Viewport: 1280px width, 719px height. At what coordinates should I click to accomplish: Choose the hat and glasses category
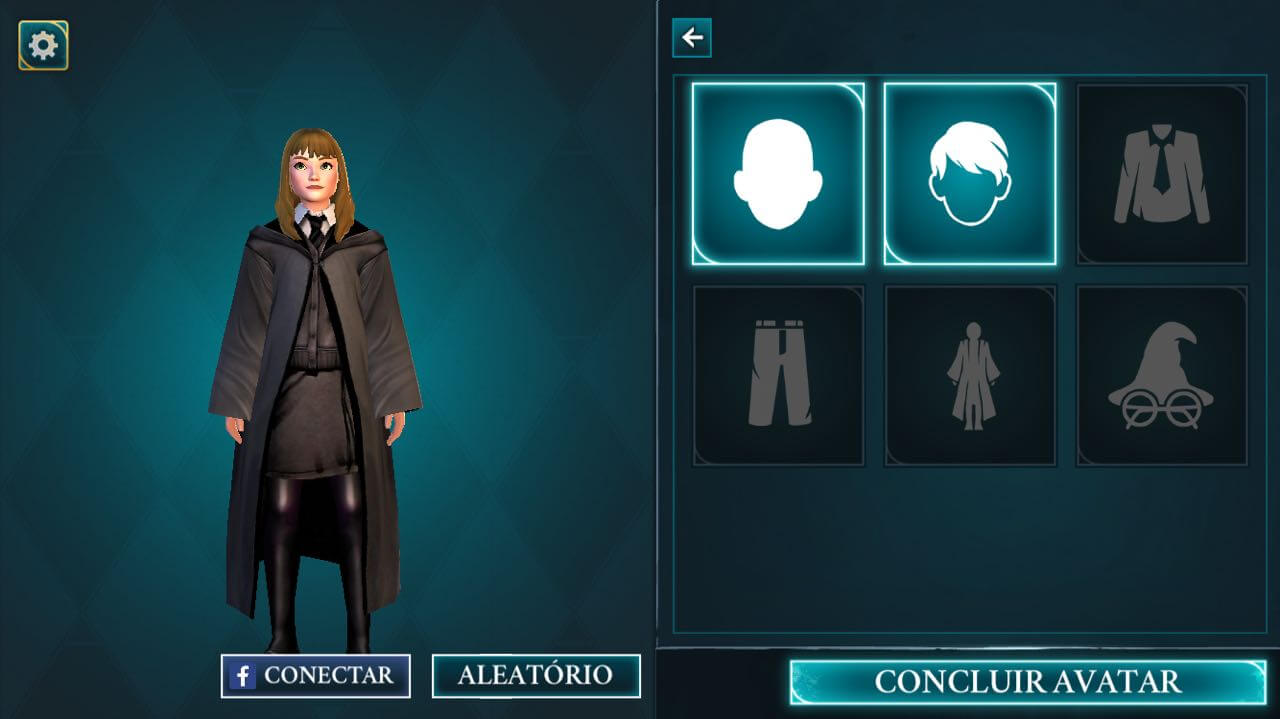pos(1162,375)
